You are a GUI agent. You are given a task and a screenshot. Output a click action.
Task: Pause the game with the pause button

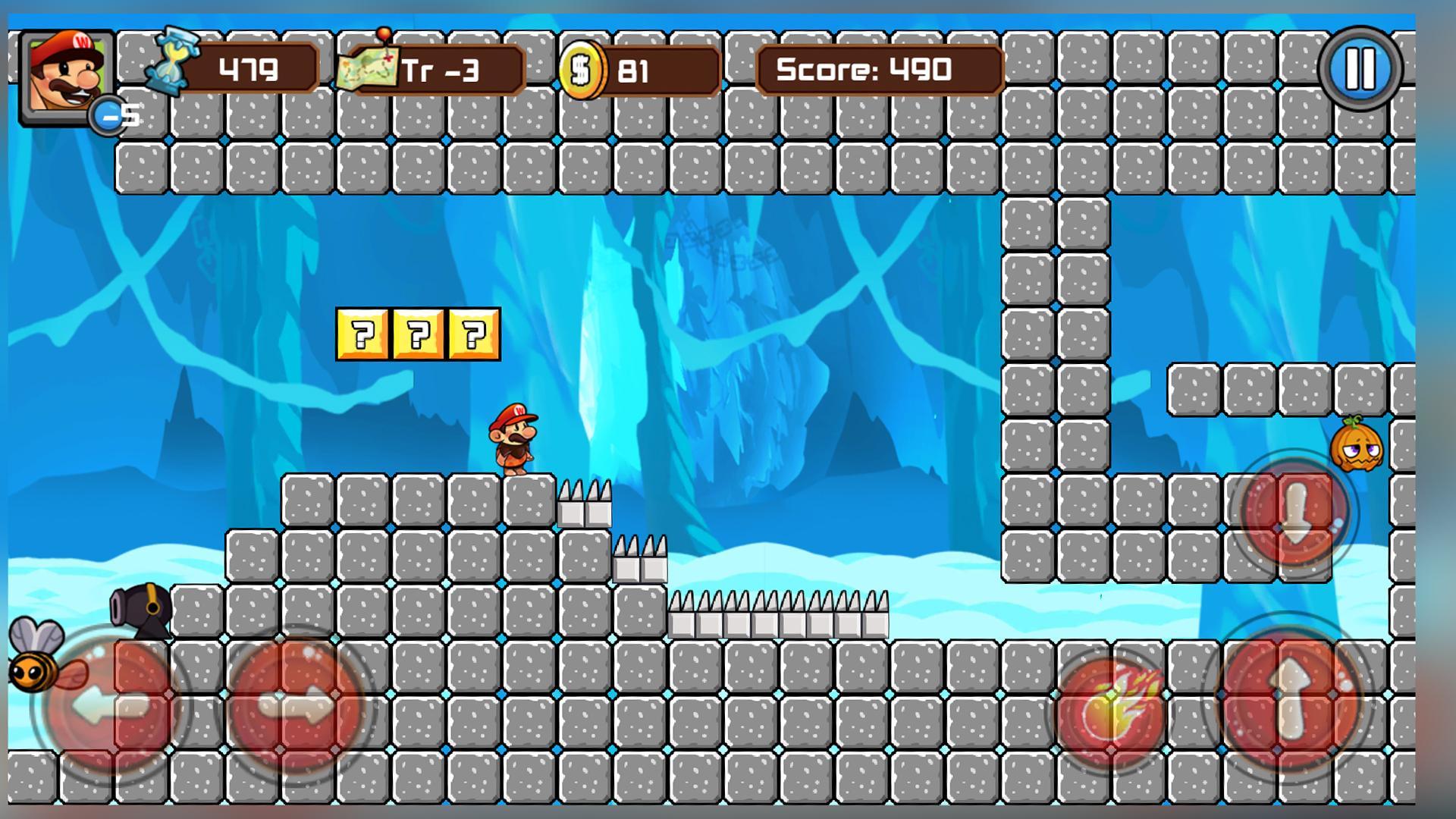coord(1360,68)
